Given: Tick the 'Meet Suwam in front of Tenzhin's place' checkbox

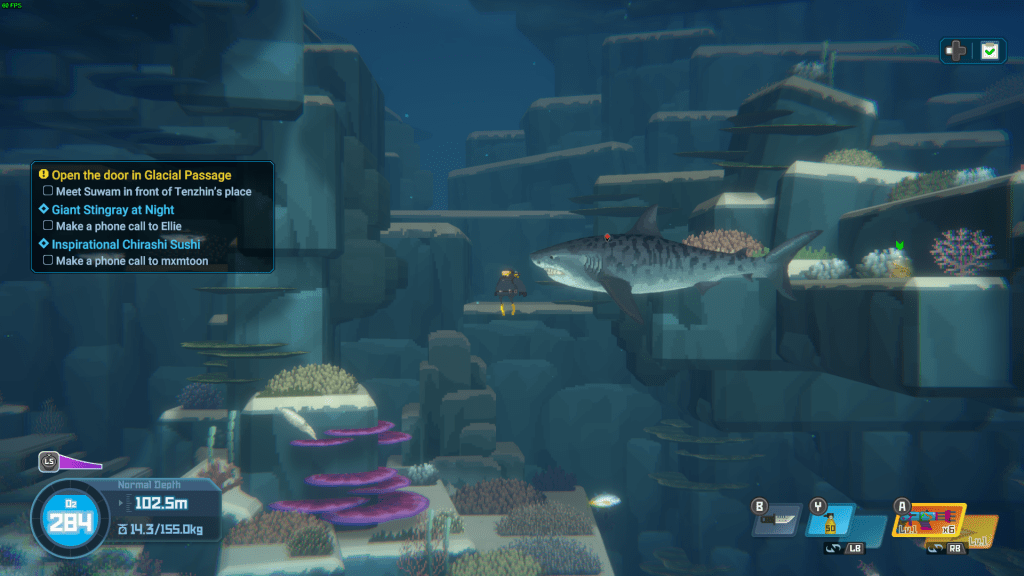Looking at the screenshot, I should pyautogui.click(x=48, y=192).
